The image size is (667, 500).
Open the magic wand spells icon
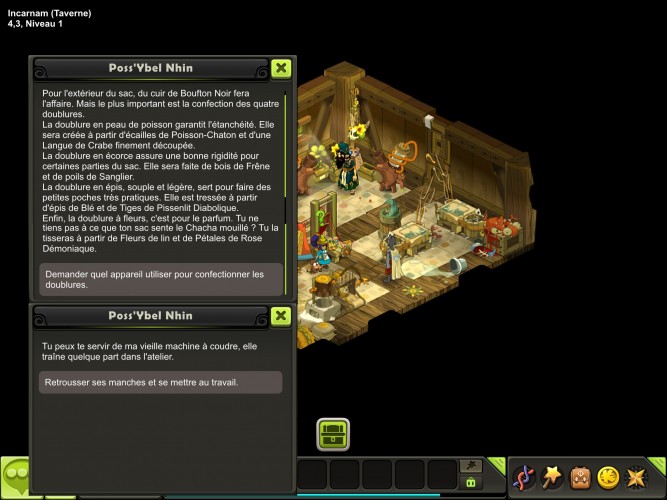(551, 477)
